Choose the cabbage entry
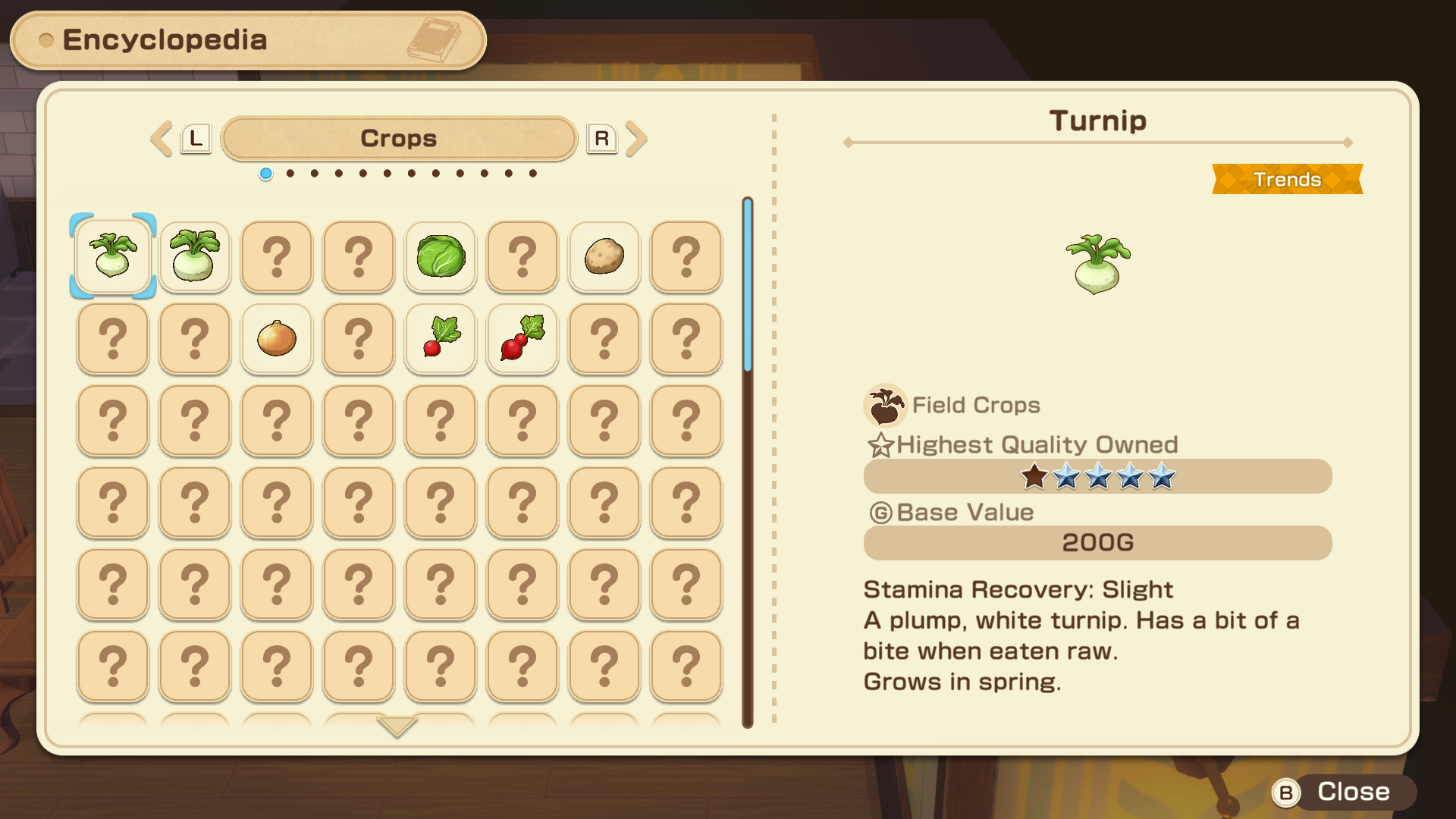Viewport: 1456px width, 819px height. pos(441,256)
